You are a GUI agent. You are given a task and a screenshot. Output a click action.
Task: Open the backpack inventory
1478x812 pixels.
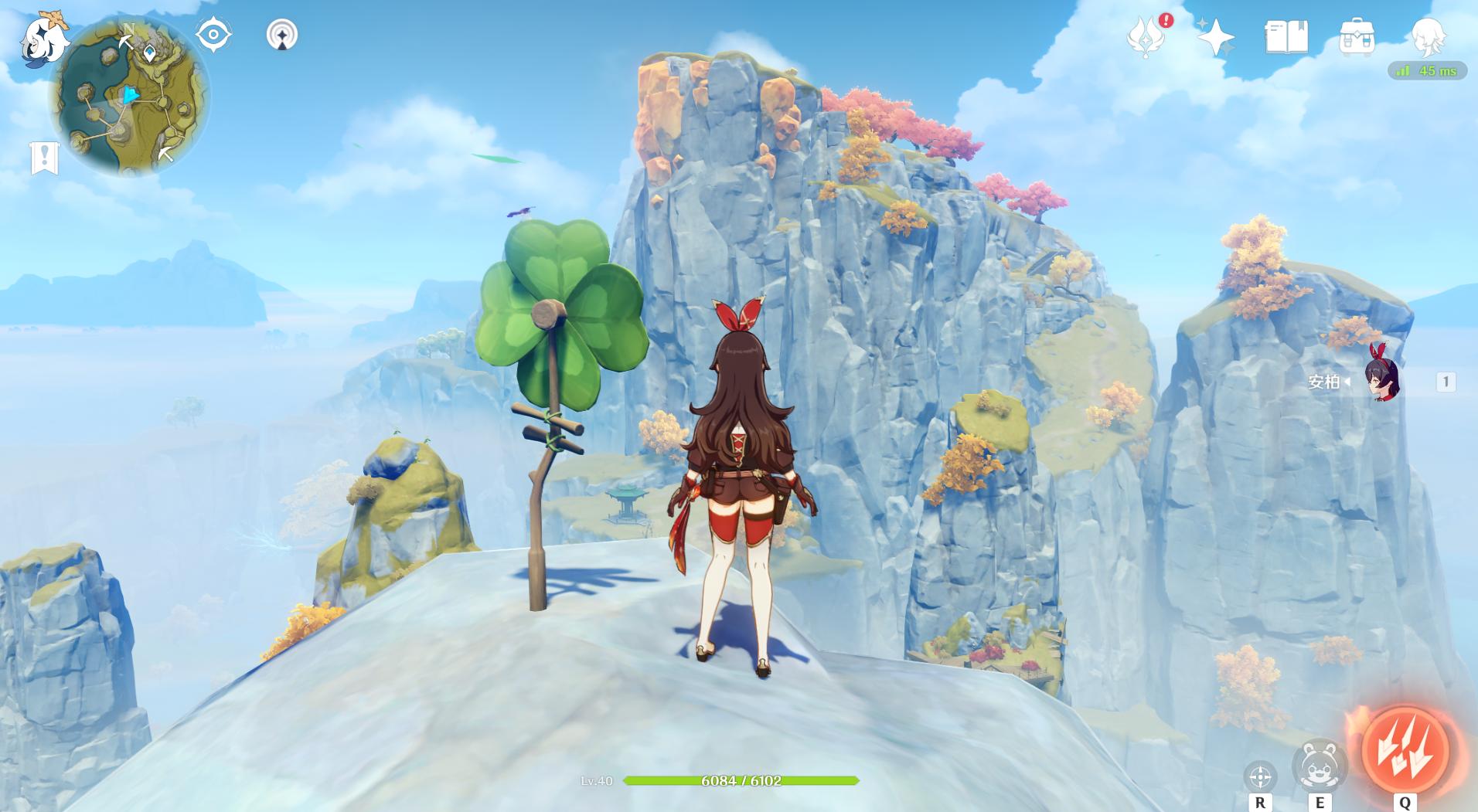1357,36
